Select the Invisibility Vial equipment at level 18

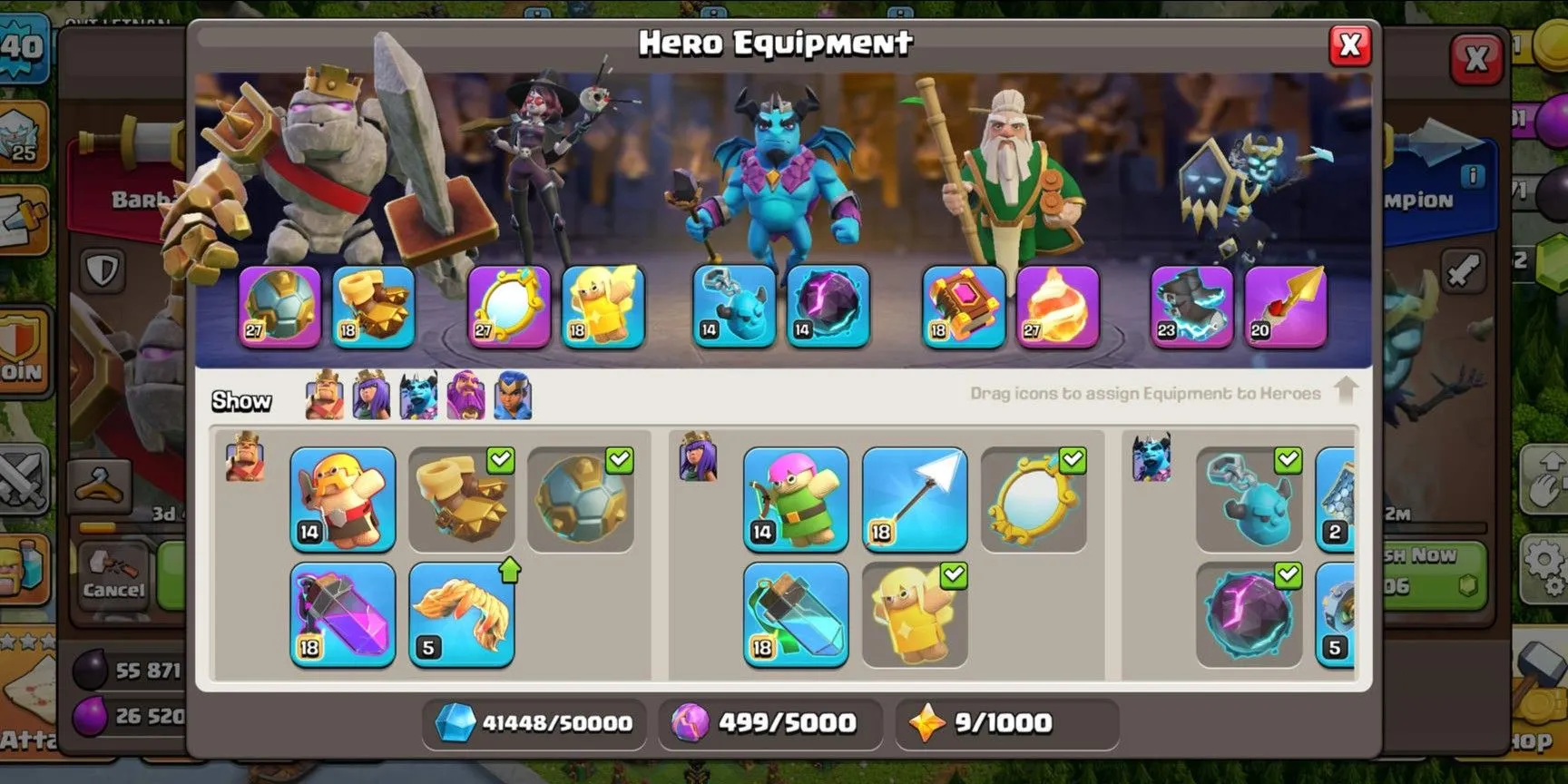point(795,615)
